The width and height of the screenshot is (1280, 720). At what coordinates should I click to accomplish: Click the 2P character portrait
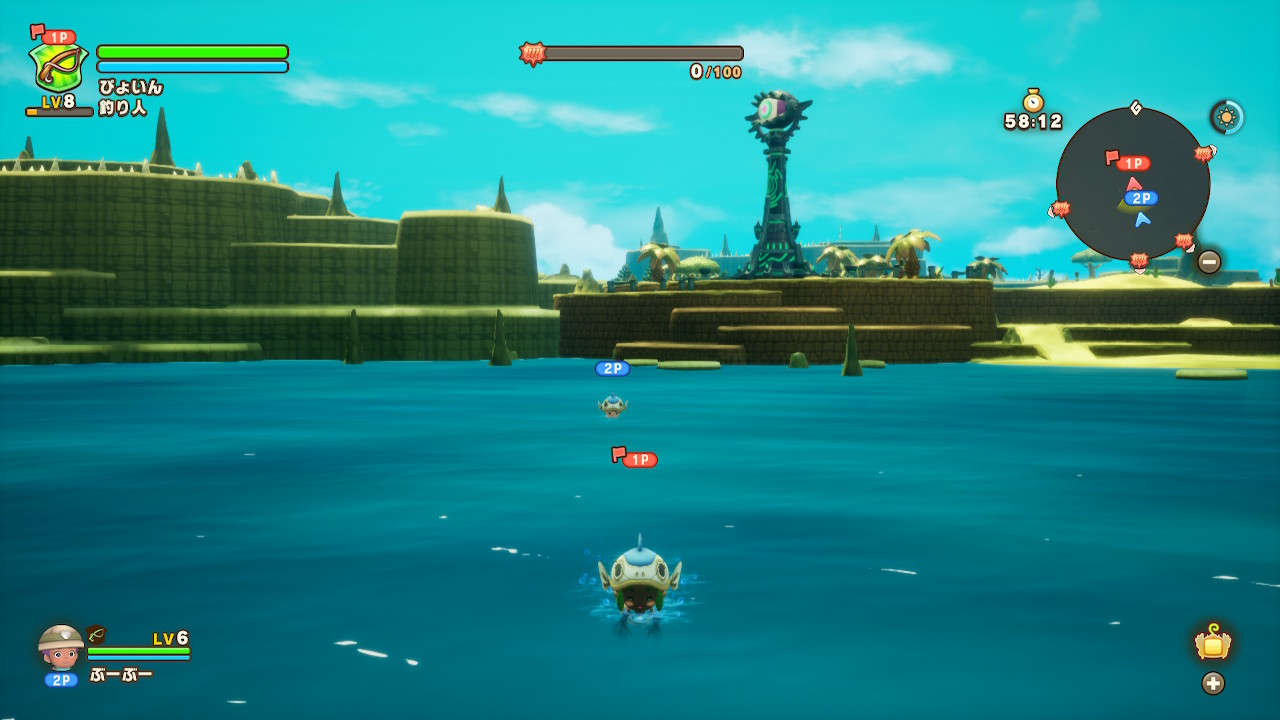[61, 647]
